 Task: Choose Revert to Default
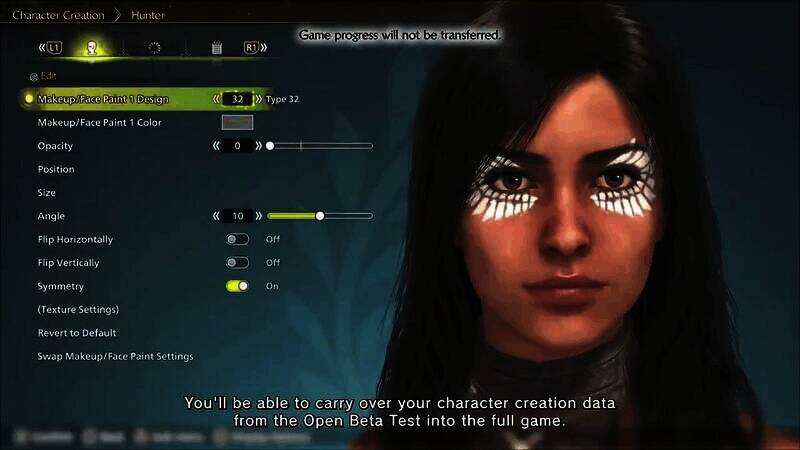click(77, 332)
